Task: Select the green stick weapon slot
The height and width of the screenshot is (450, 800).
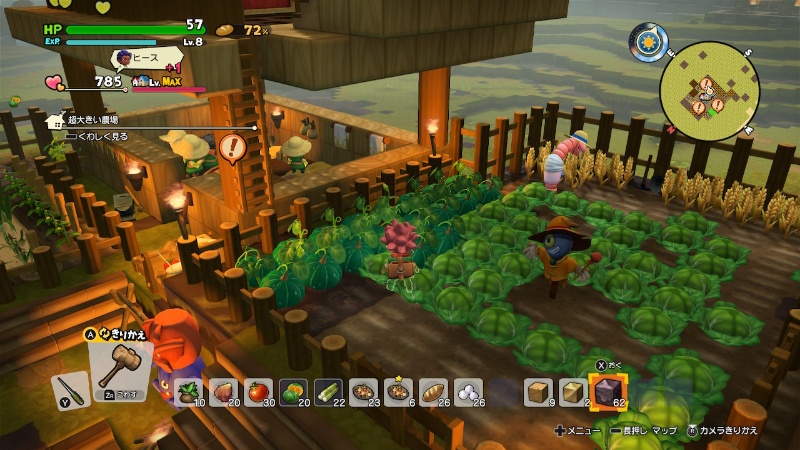Action: tap(67, 388)
